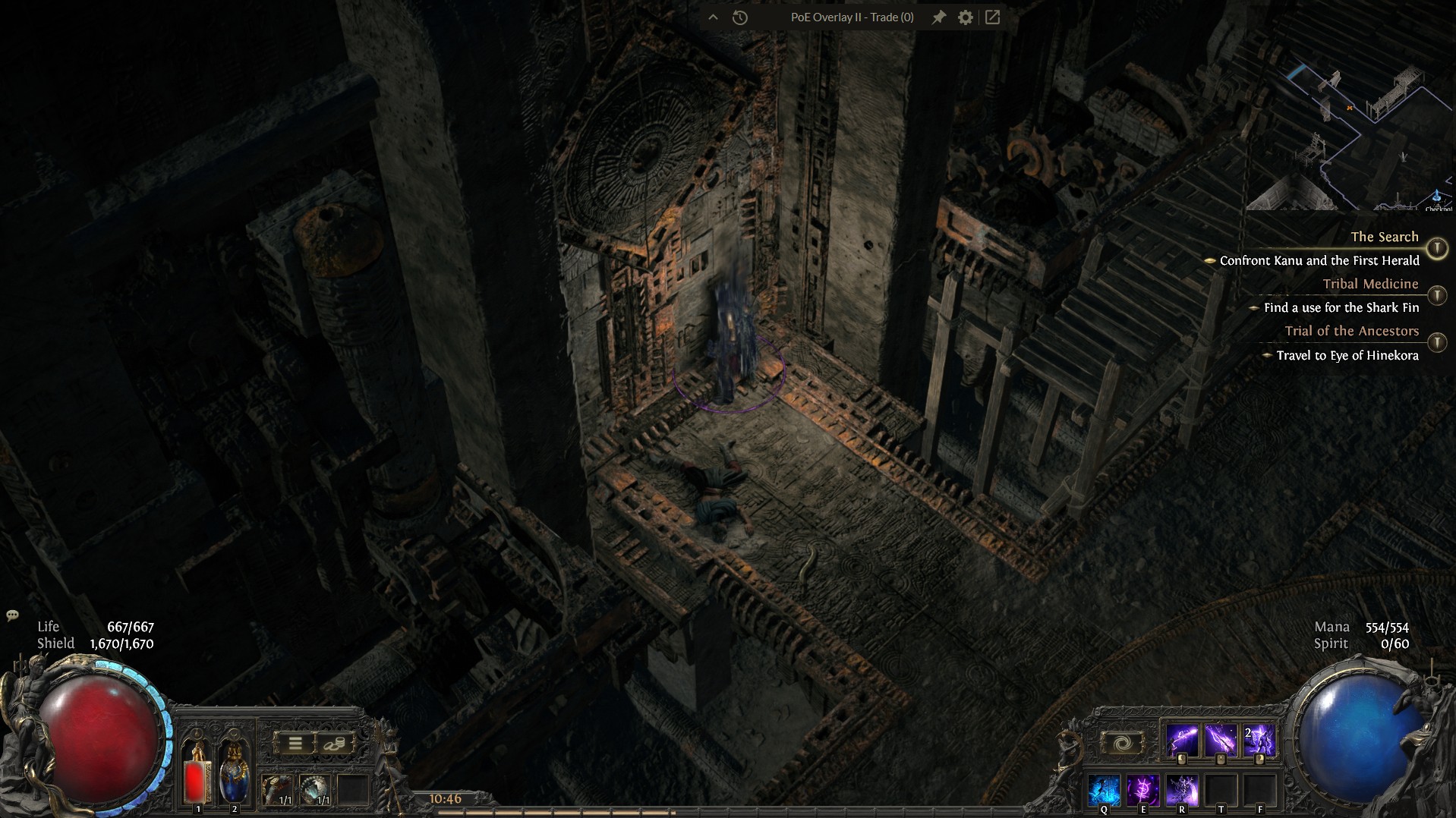
Task: Toggle Trial of the Ancestors quest pin
Action: tap(1436, 342)
